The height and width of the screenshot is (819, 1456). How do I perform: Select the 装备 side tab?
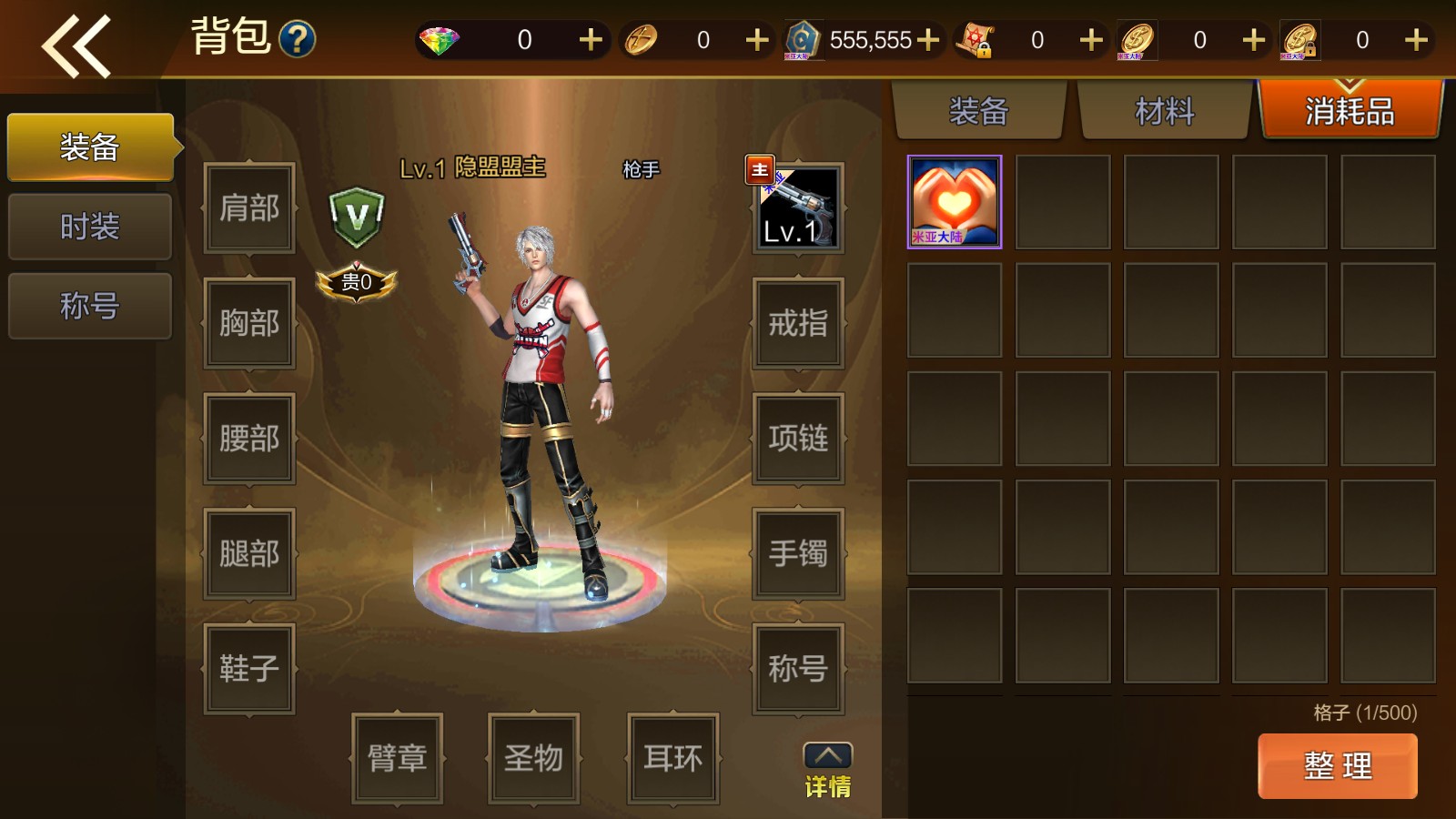pyautogui.click(x=89, y=147)
